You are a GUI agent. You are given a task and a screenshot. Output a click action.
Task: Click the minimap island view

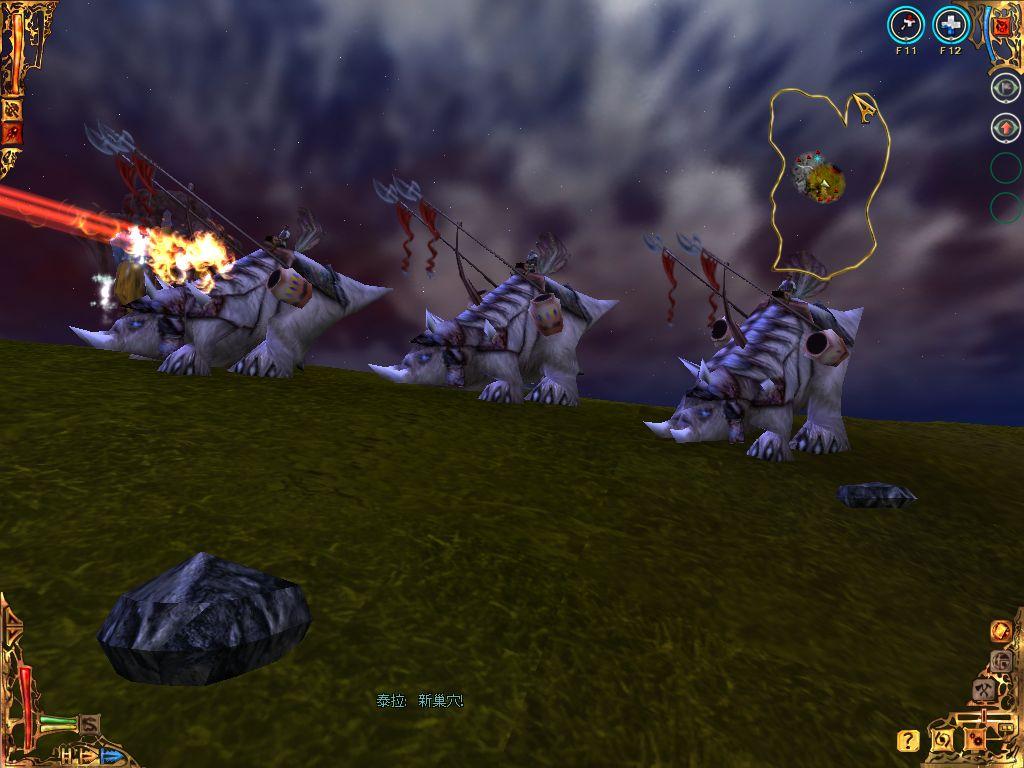point(820,177)
